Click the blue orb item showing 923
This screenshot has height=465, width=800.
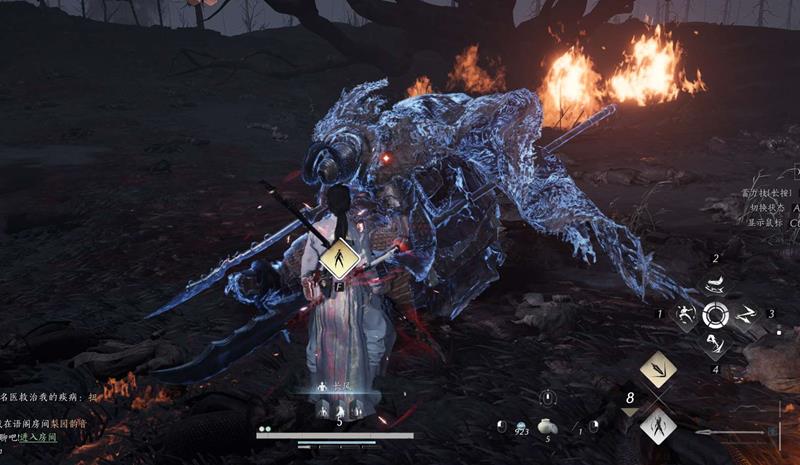point(502,426)
